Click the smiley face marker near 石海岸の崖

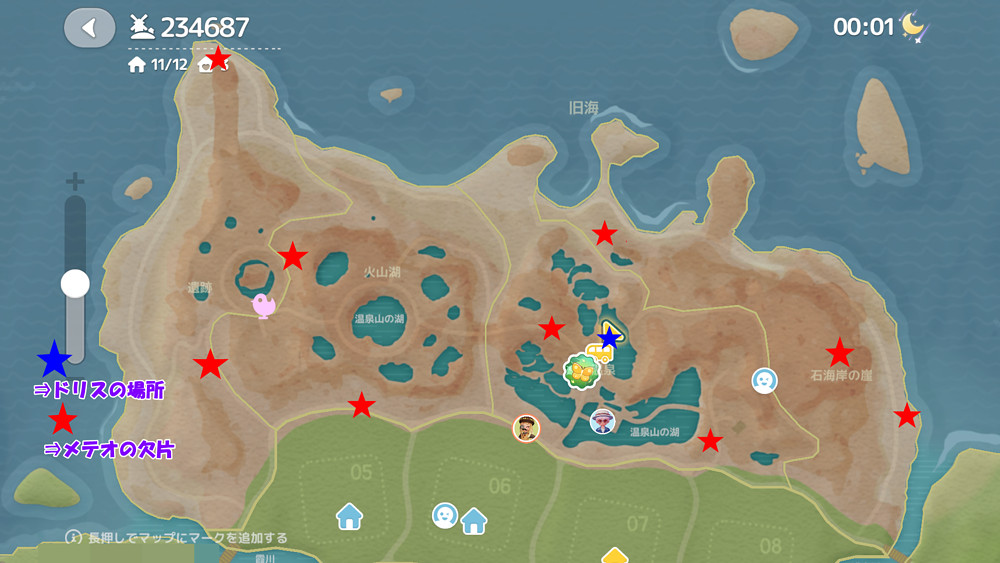(765, 380)
